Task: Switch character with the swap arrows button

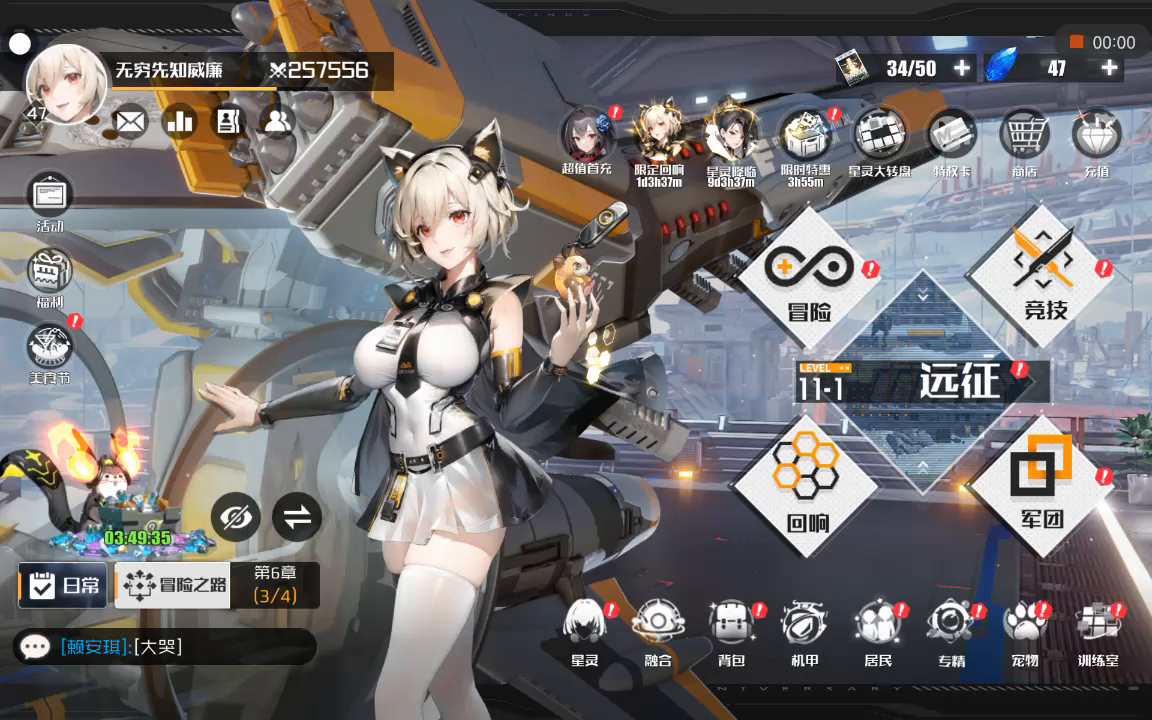Action: tap(297, 517)
